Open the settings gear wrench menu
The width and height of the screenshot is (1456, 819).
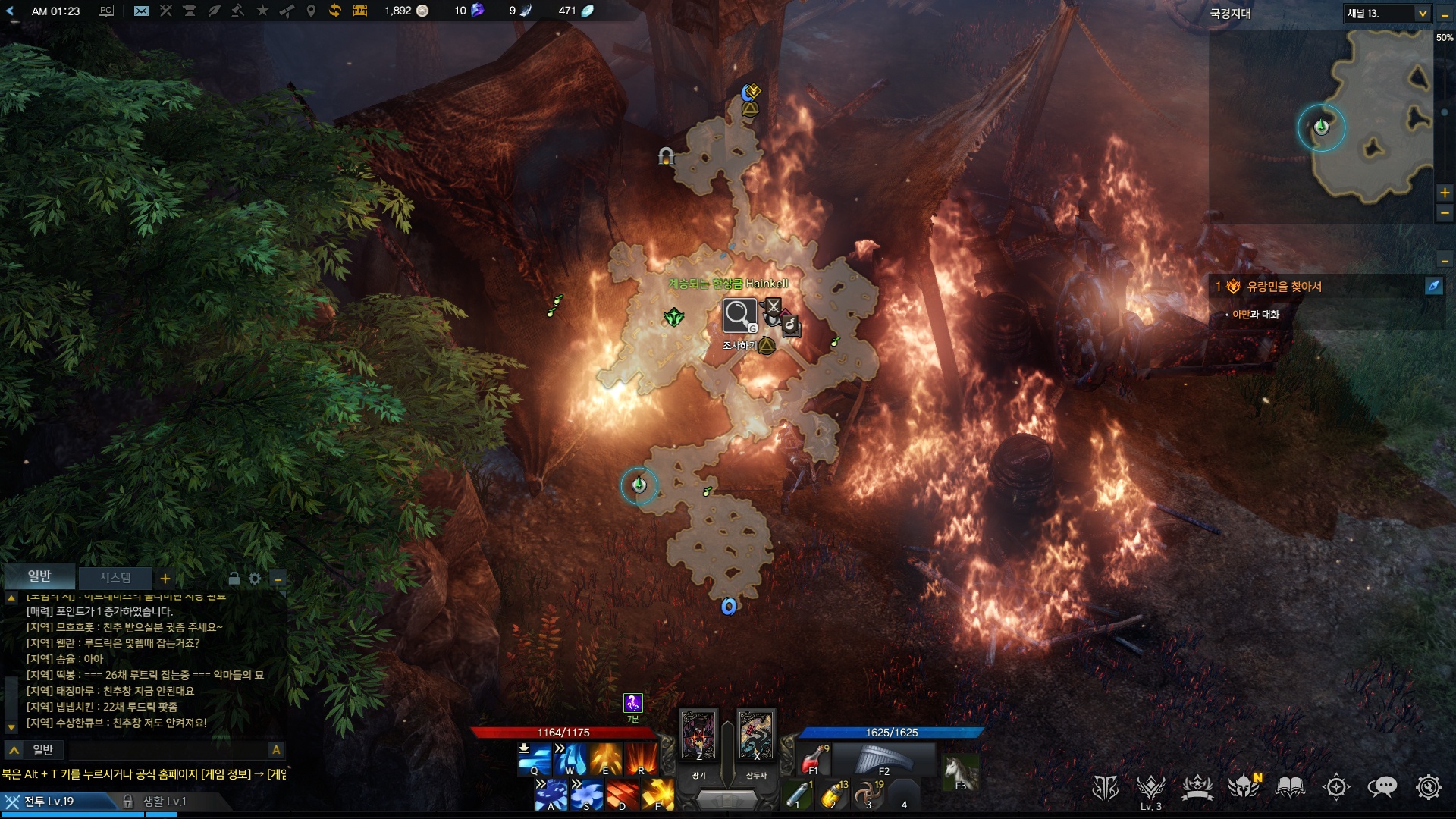[x=1429, y=787]
